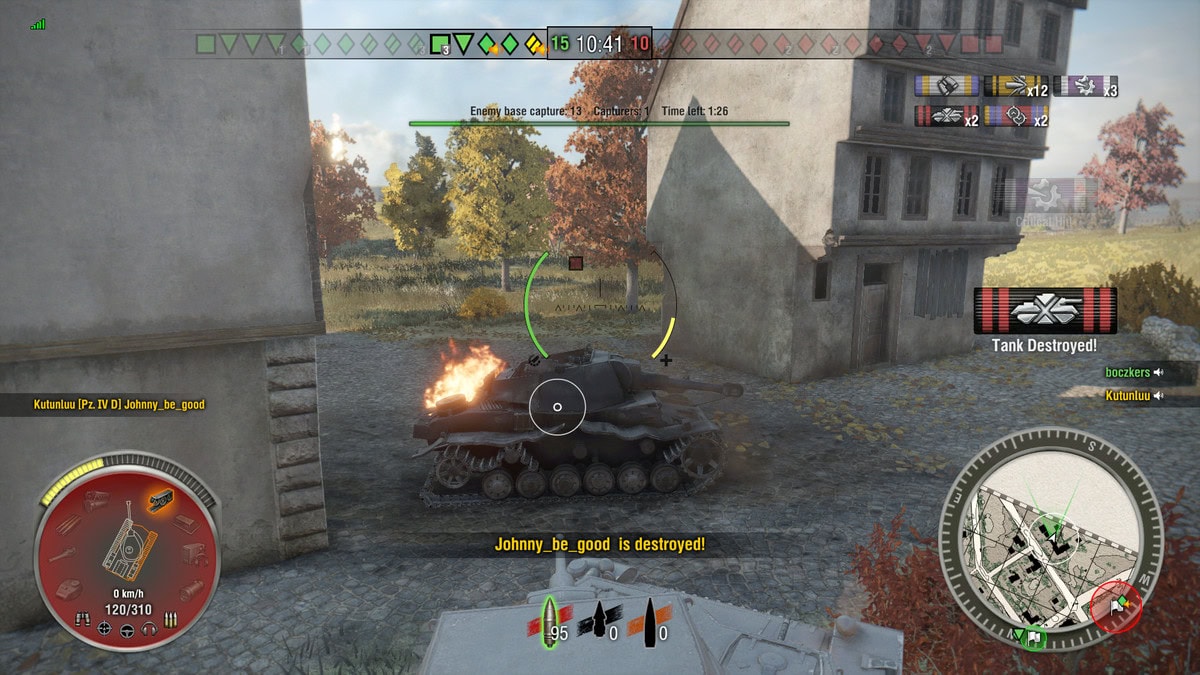Select the crosshair gunner icon
This screenshot has width=1200, height=675.
click(x=104, y=629)
